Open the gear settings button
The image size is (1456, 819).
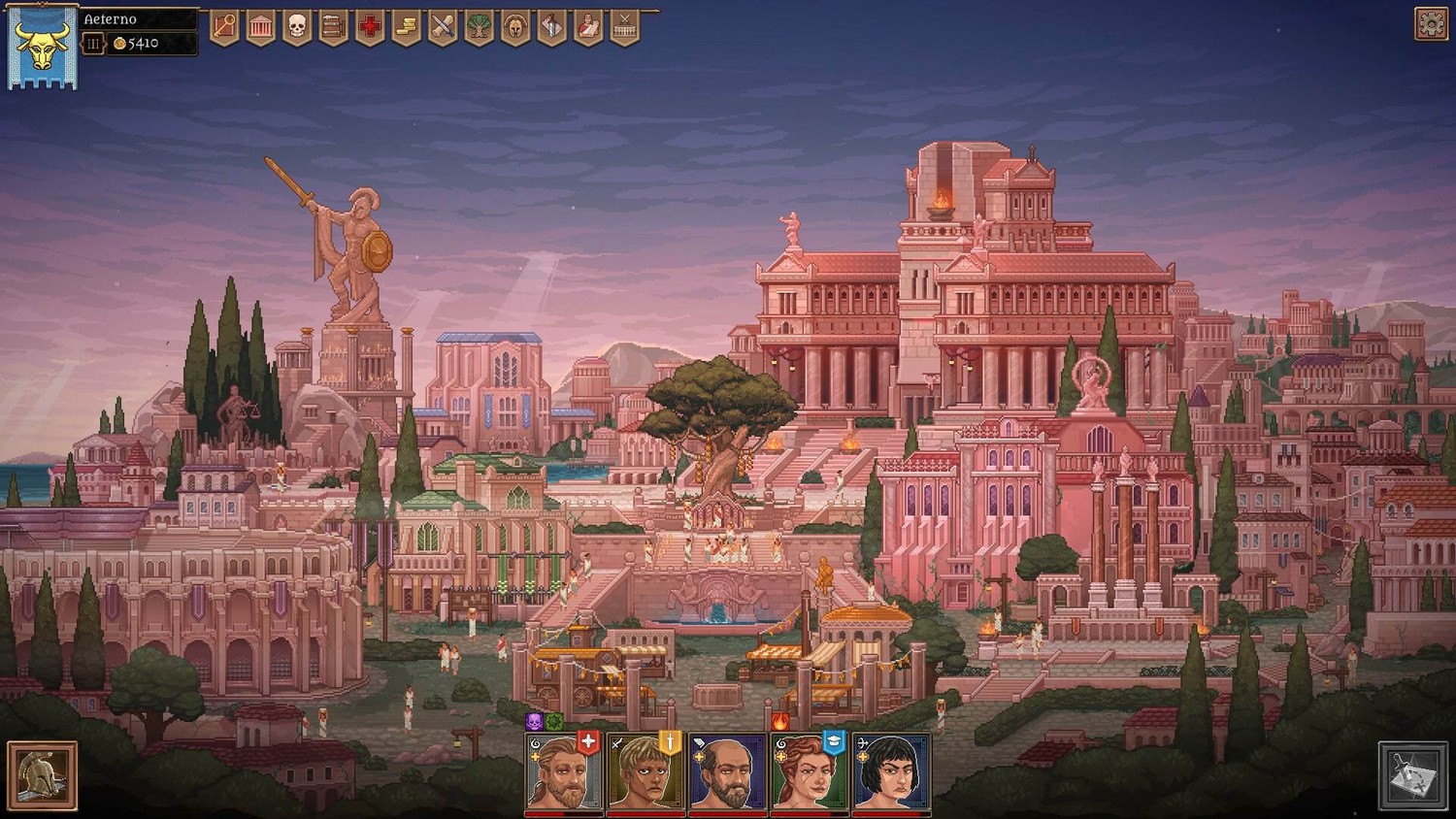coord(1431,23)
